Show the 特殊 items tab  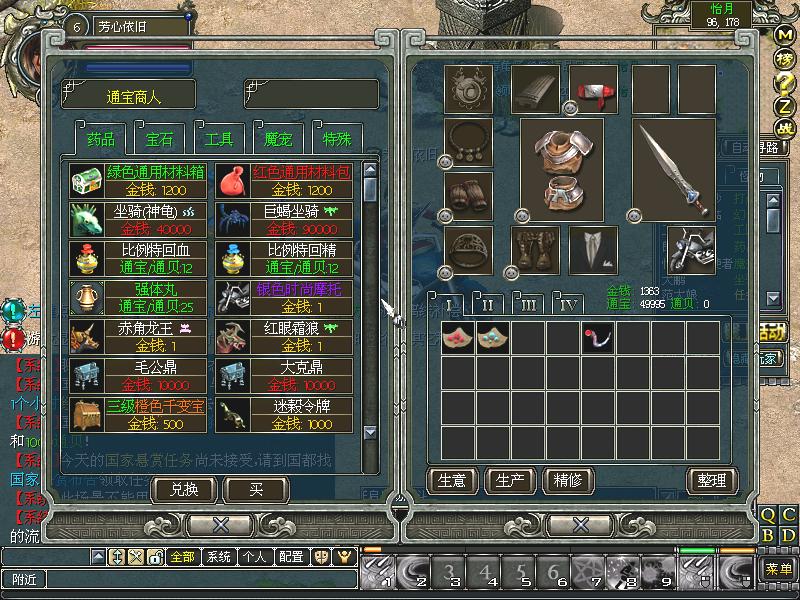pyautogui.click(x=337, y=138)
